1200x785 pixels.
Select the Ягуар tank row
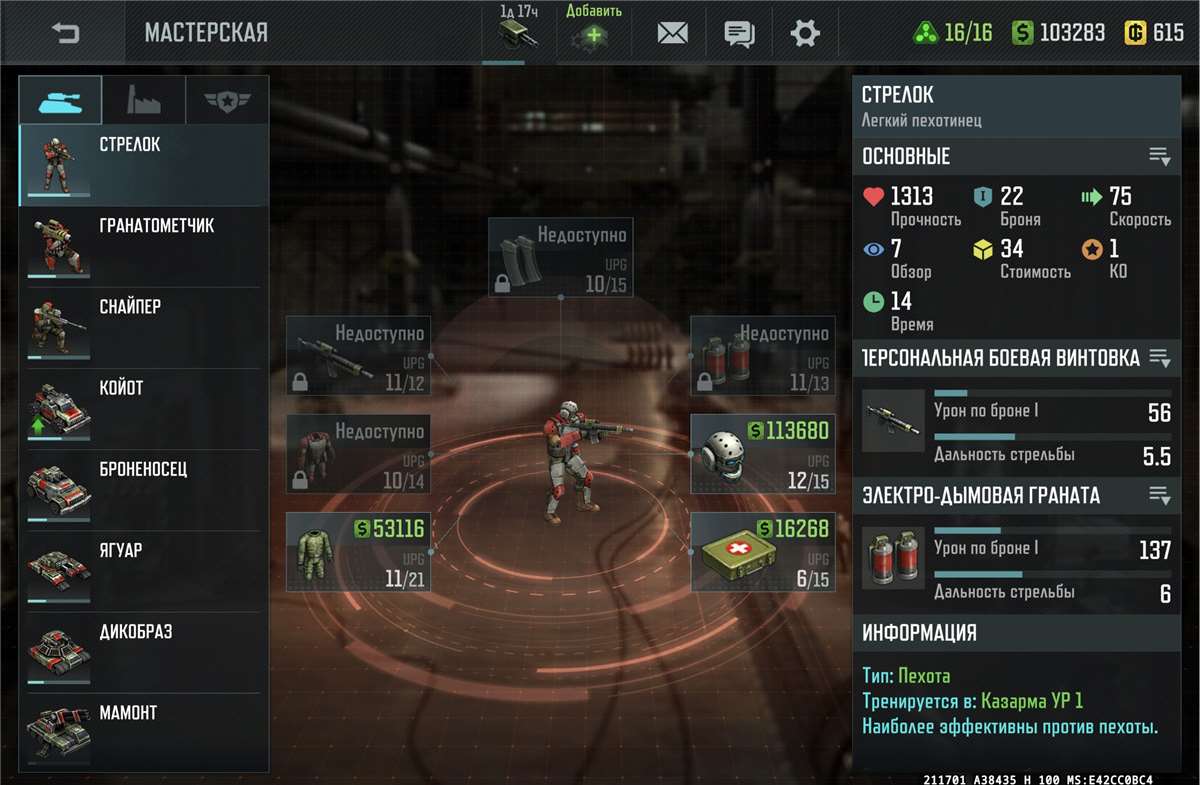pyautogui.click(x=143, y=570)
